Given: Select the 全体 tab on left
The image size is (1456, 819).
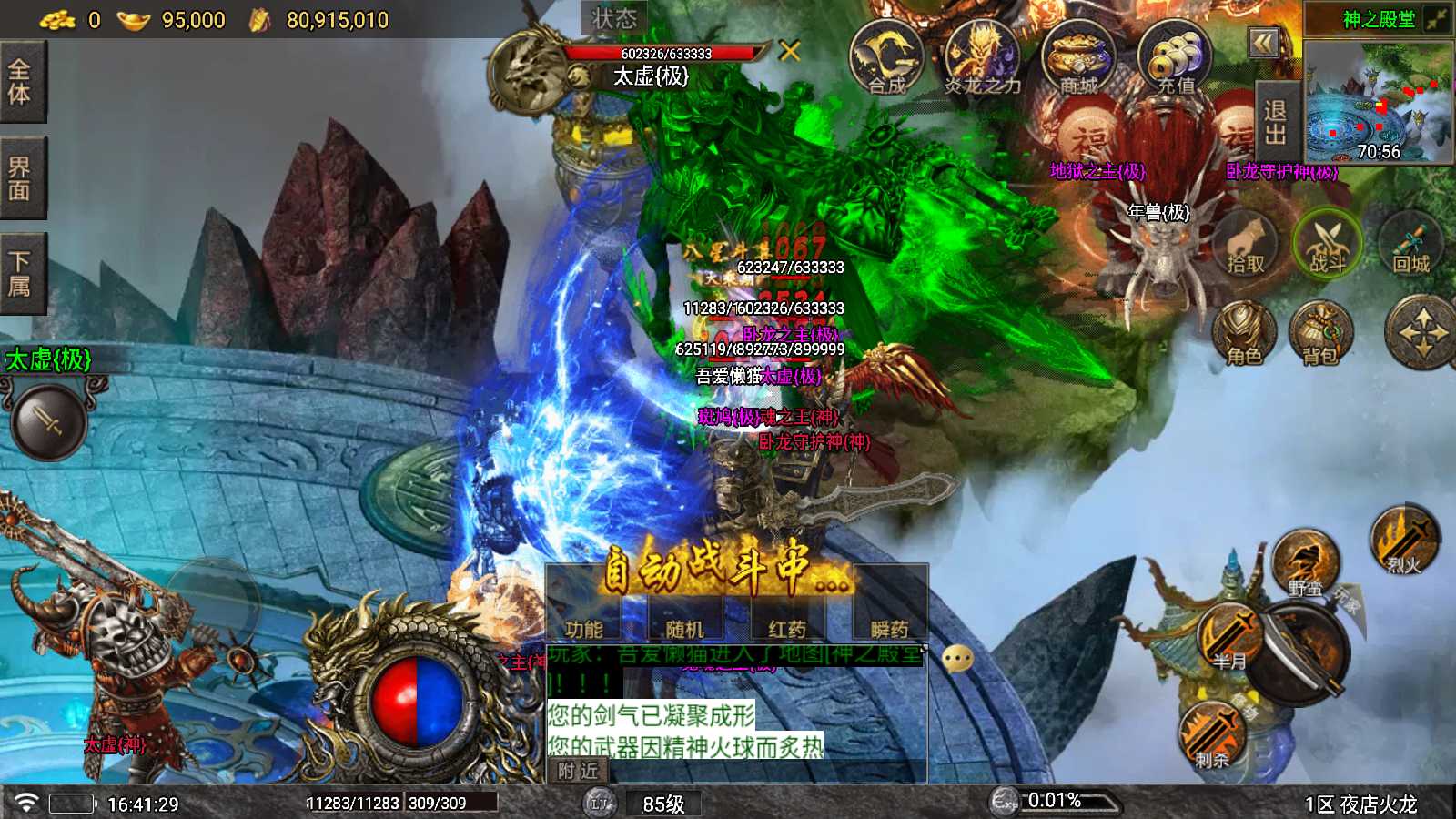Looking at the screenshot, I should (20, 82).
